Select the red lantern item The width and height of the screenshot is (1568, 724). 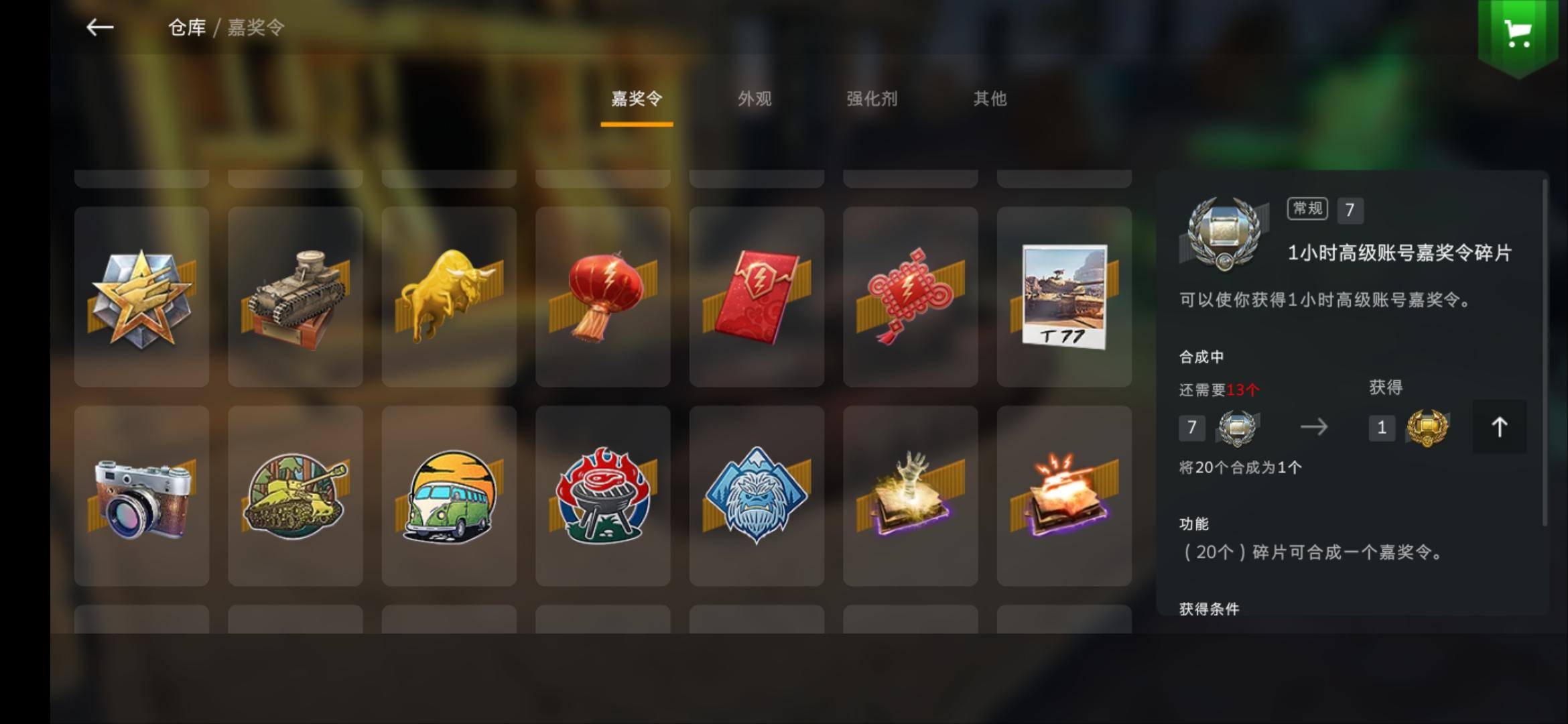coord(603,295)
